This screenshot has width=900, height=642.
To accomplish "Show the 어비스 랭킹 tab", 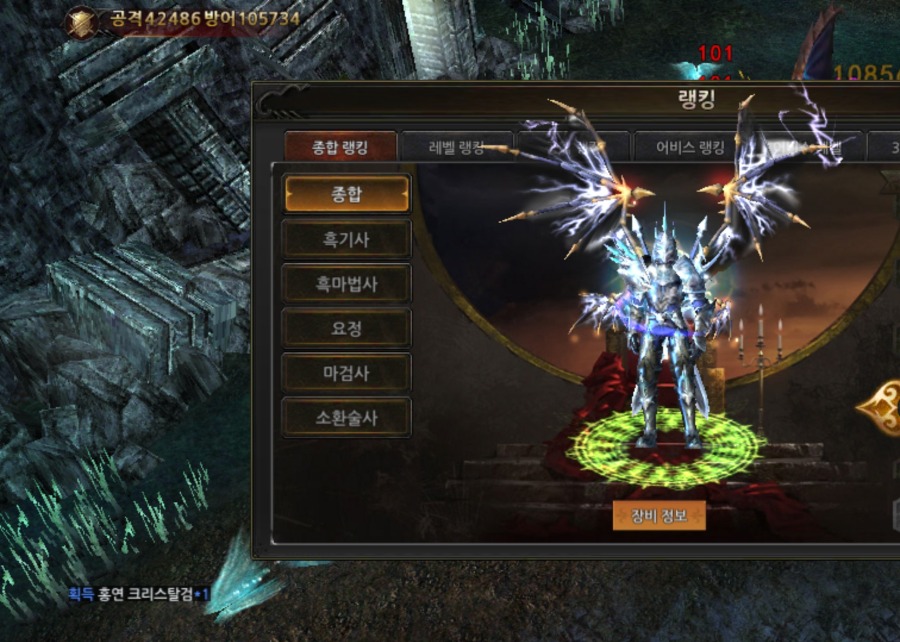I will click(x=690, y=148).
